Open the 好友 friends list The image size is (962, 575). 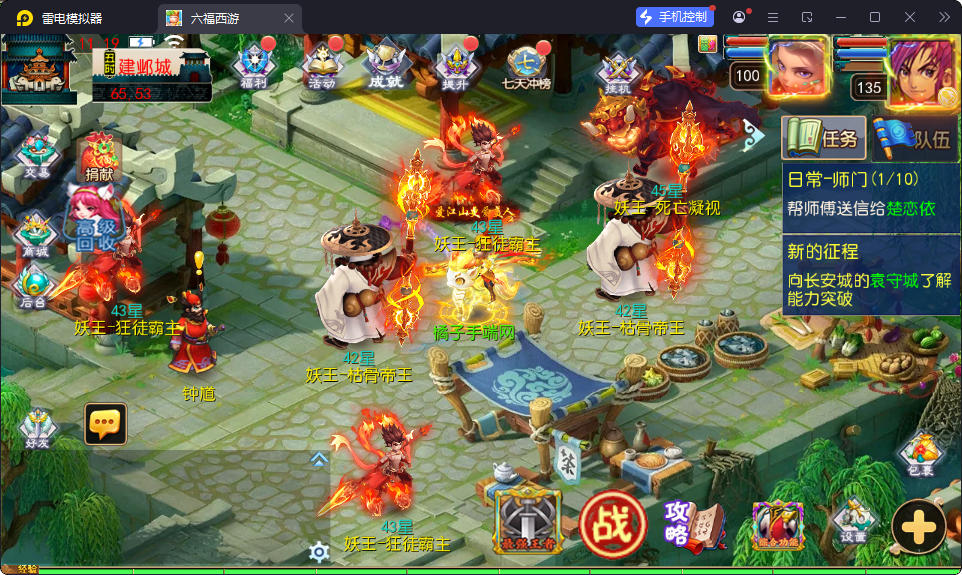click(x=39, y=428)
